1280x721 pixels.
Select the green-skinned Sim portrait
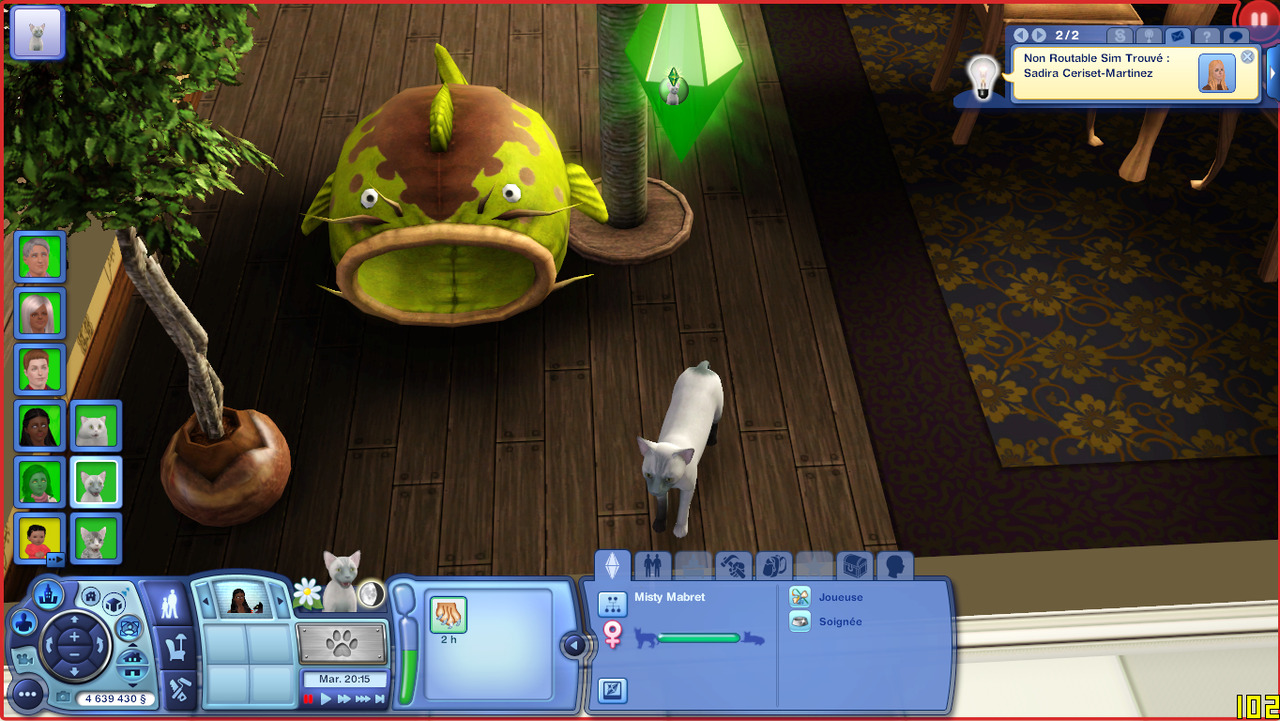[x=41, y=482]
